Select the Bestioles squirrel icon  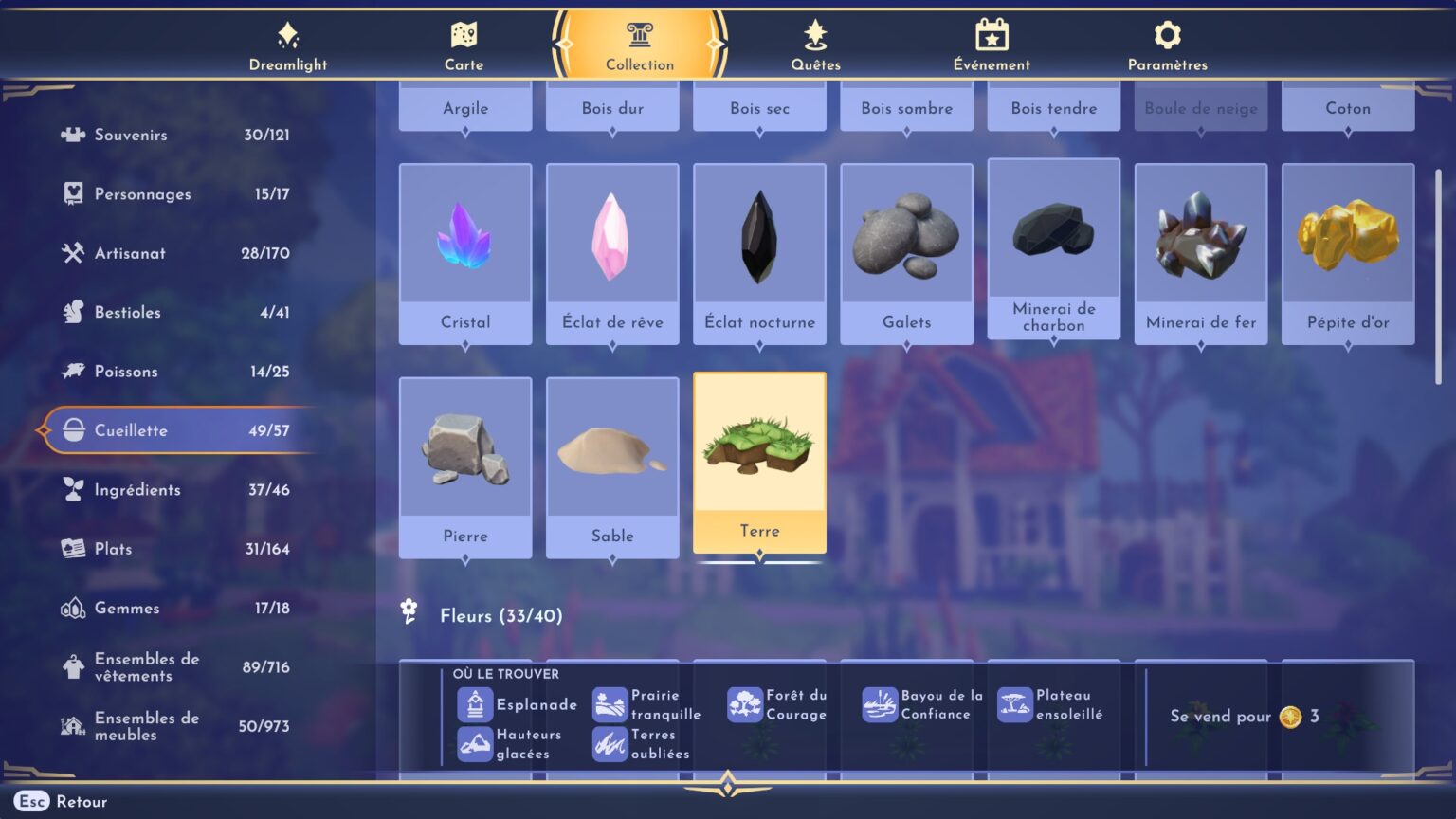pyautogui.click(x=73, y=312)
